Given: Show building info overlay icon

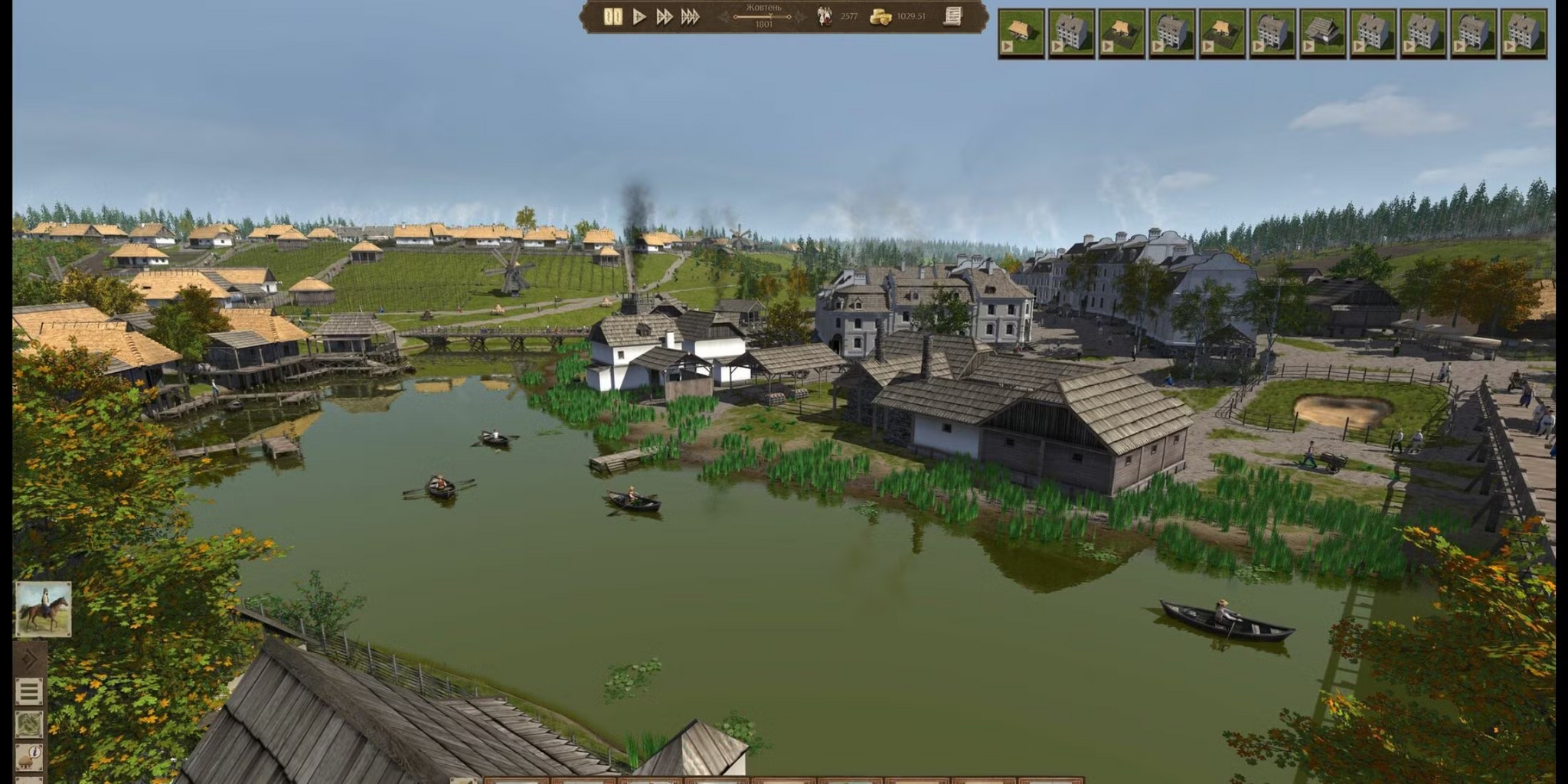Looking at the screenshot, I should [x=31, y=755].
